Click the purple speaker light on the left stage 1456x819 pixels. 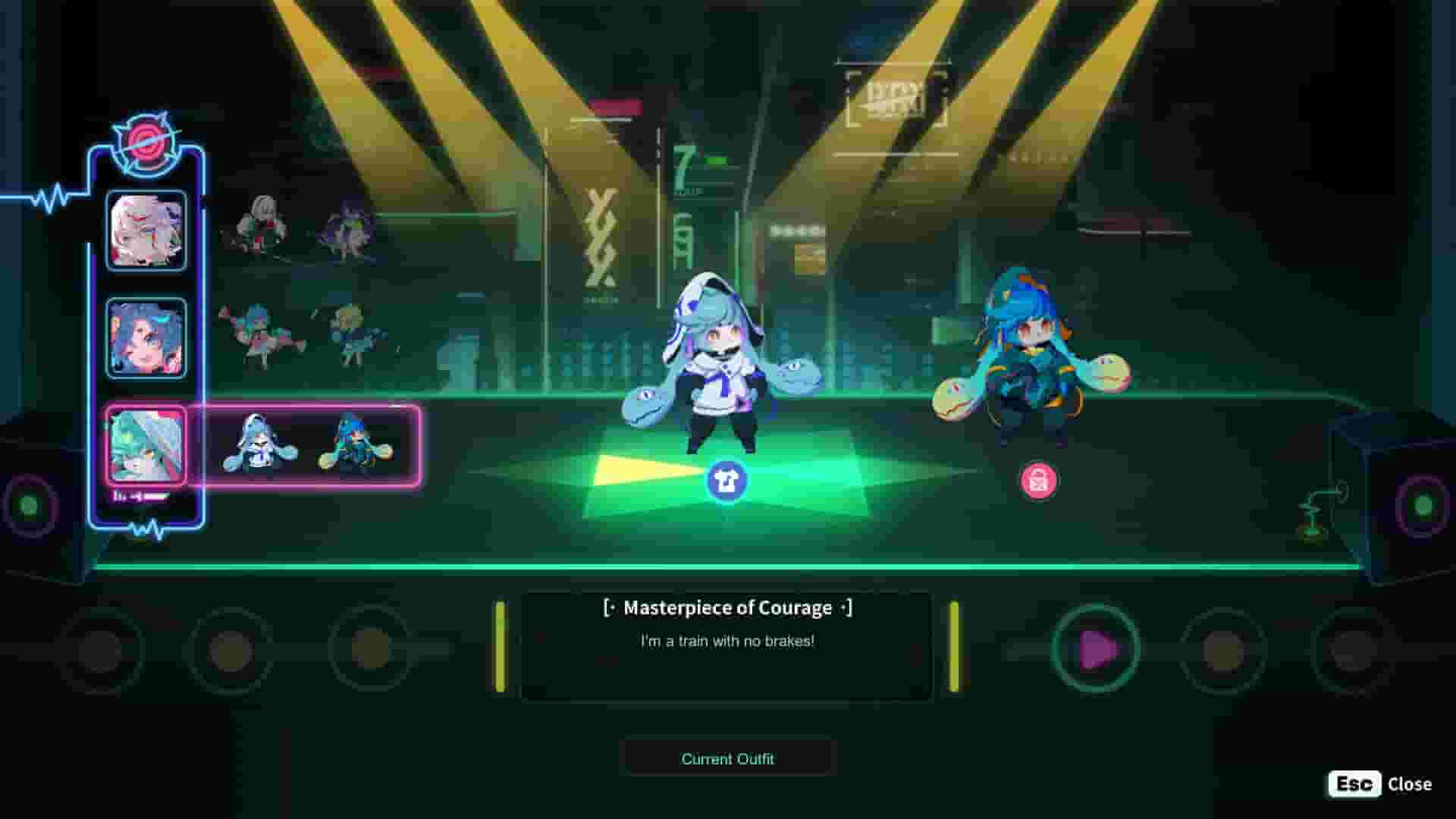pyautogui.click(x=30, y=502)
